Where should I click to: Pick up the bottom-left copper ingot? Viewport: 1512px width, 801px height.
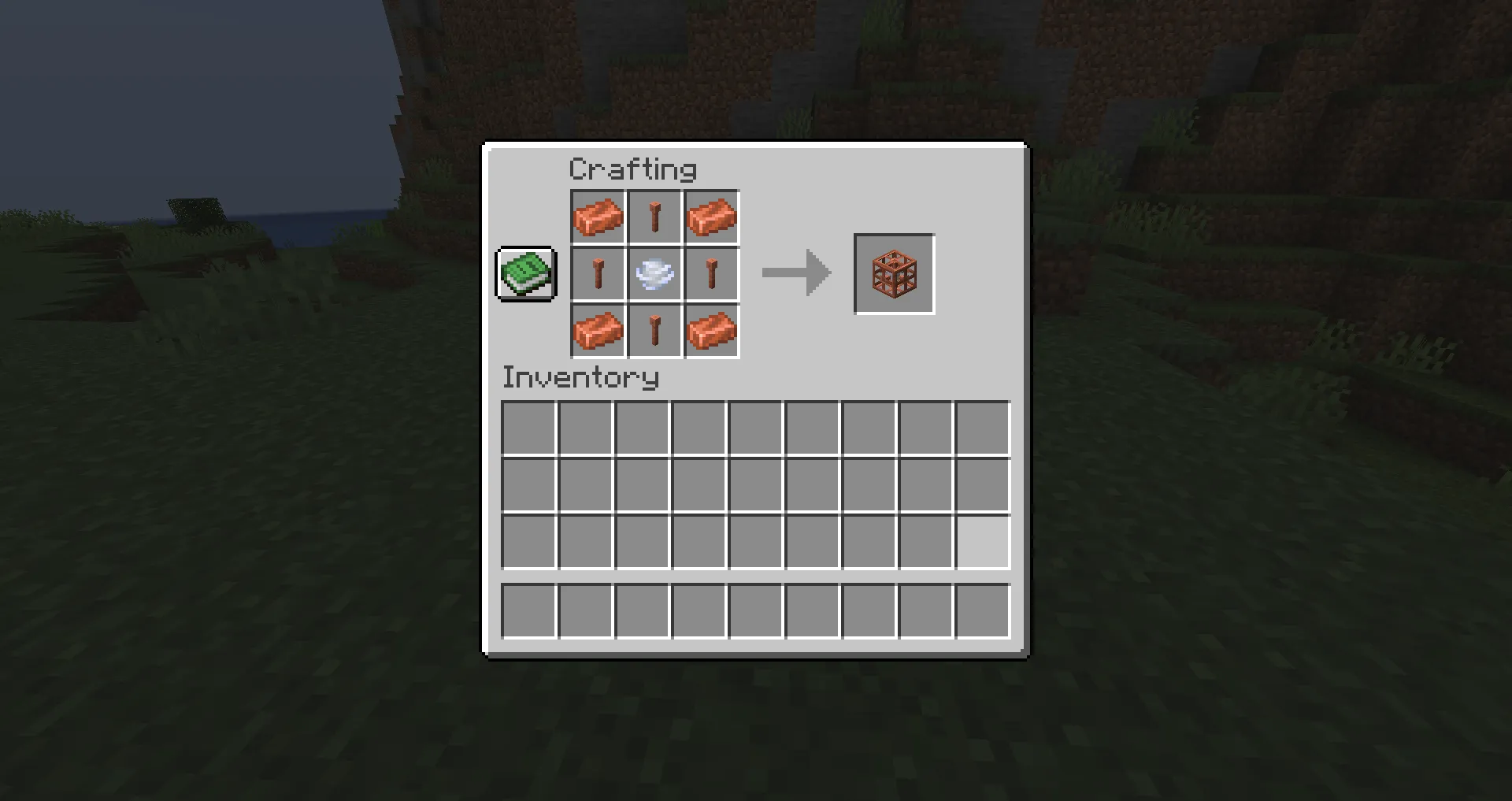tap(598, 330)
